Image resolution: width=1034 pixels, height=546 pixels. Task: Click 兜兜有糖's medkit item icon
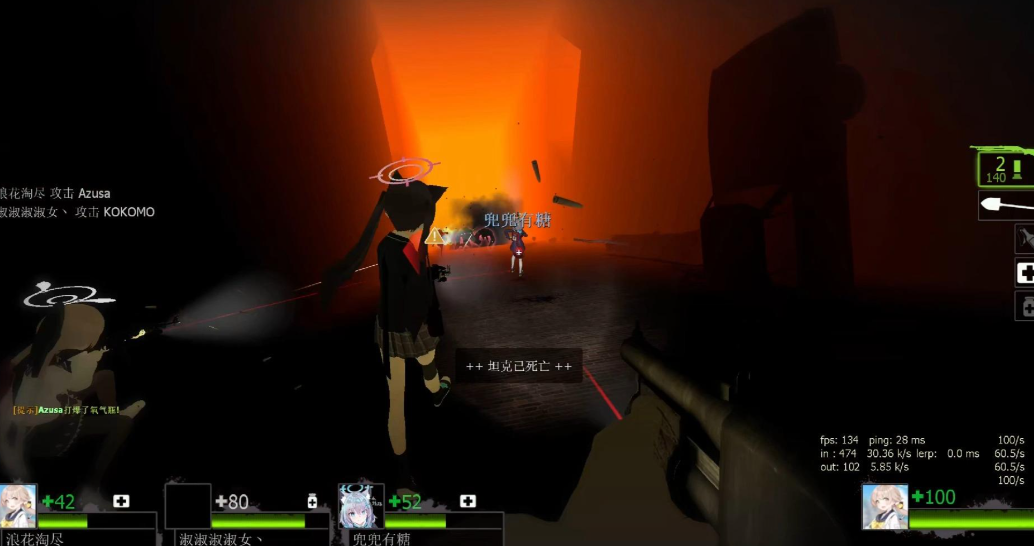(x=467, y=501)
